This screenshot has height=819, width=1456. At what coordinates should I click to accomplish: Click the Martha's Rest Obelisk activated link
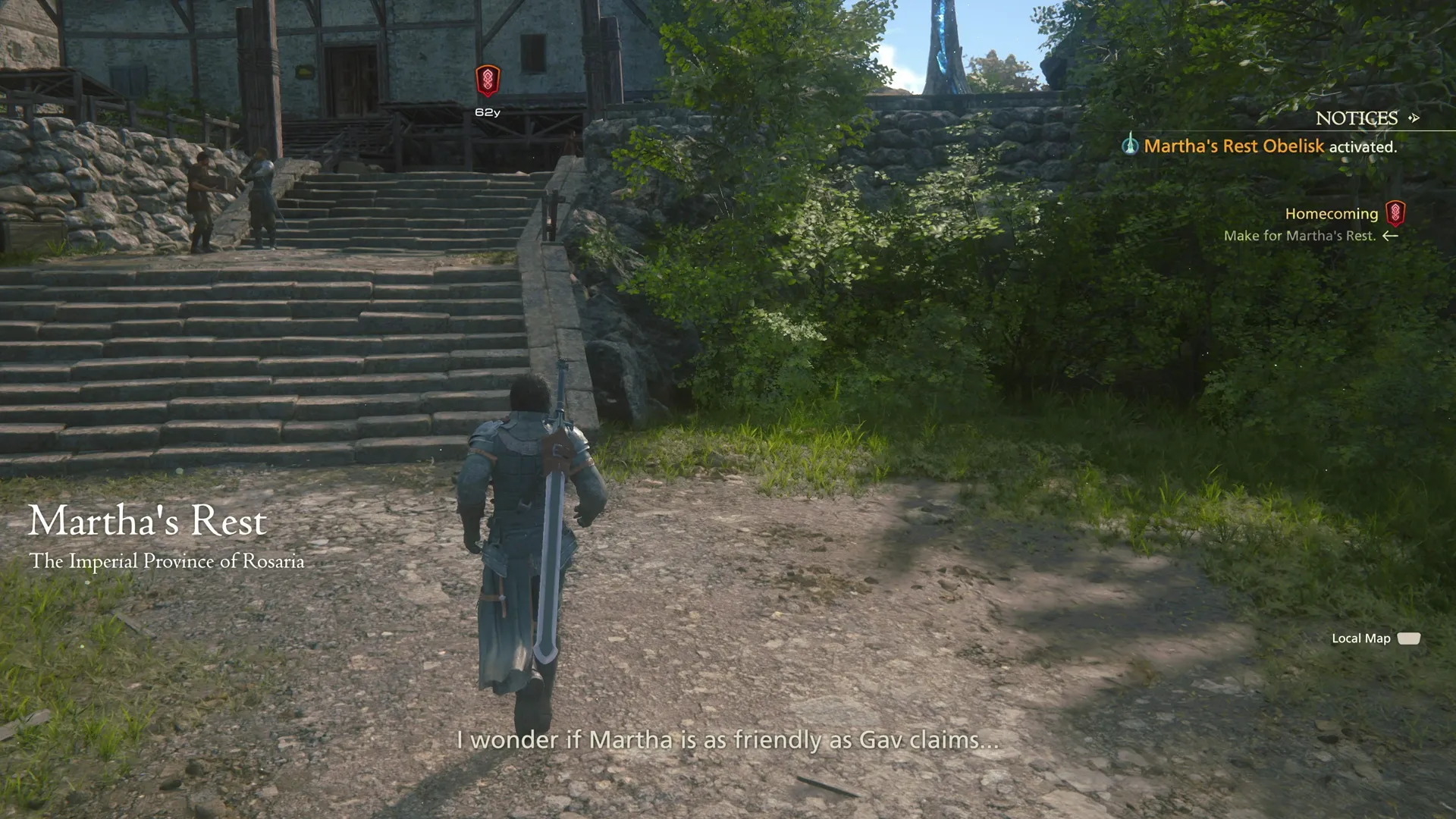pos(1234,146)
